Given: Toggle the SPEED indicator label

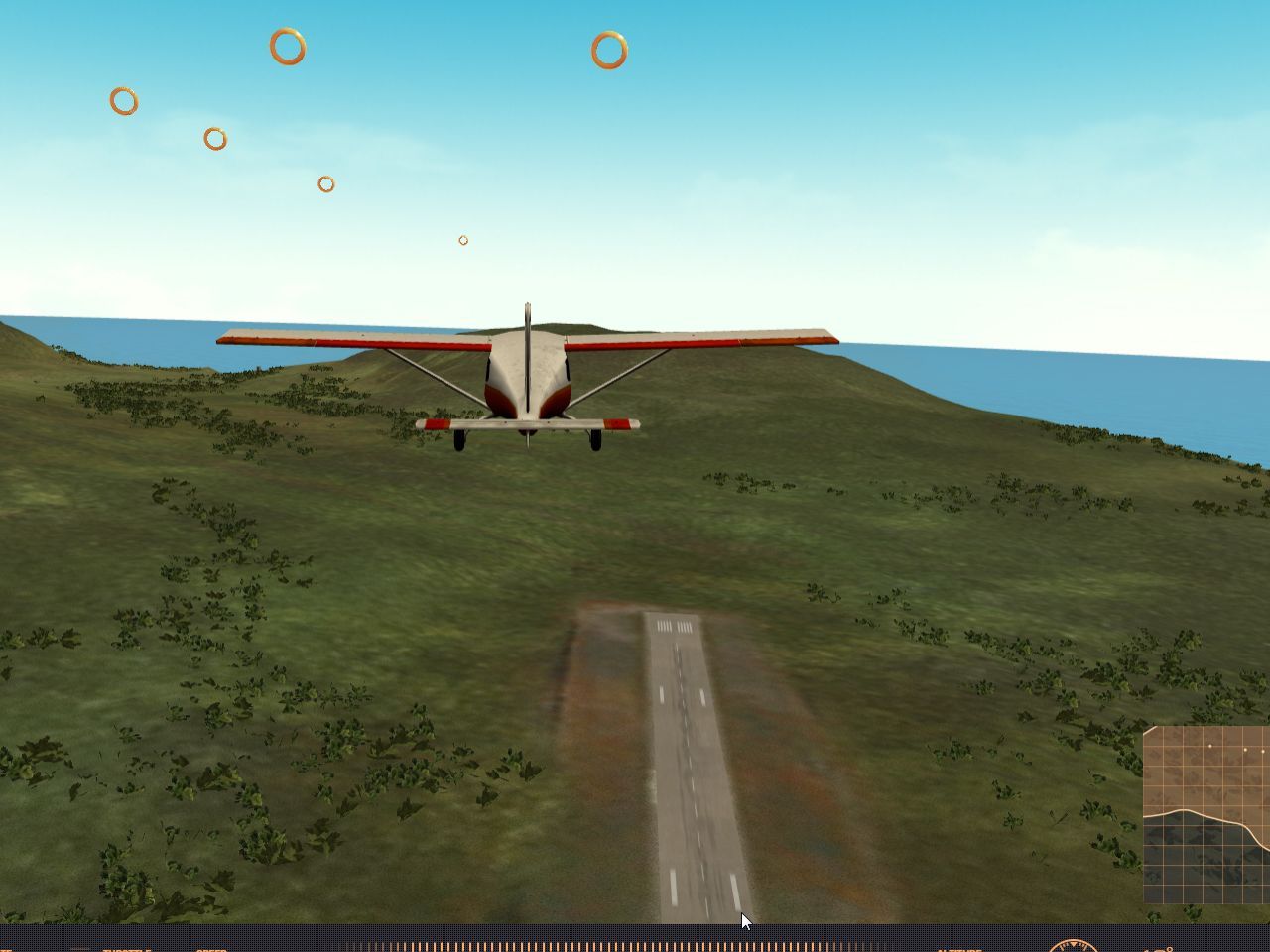Looking at the screenshot, I should tap(210, 950).
